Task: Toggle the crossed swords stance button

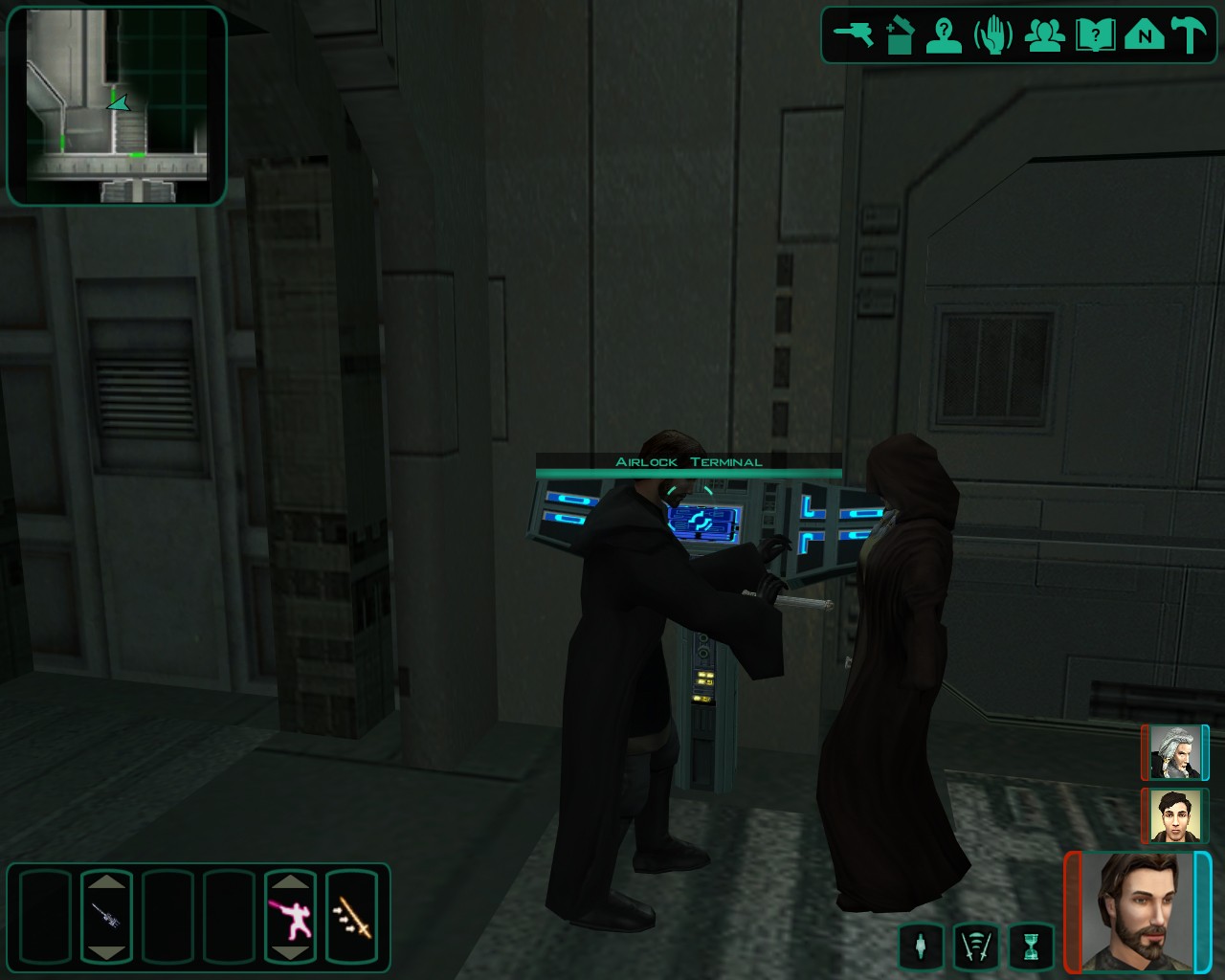Action: click(976, 946)
